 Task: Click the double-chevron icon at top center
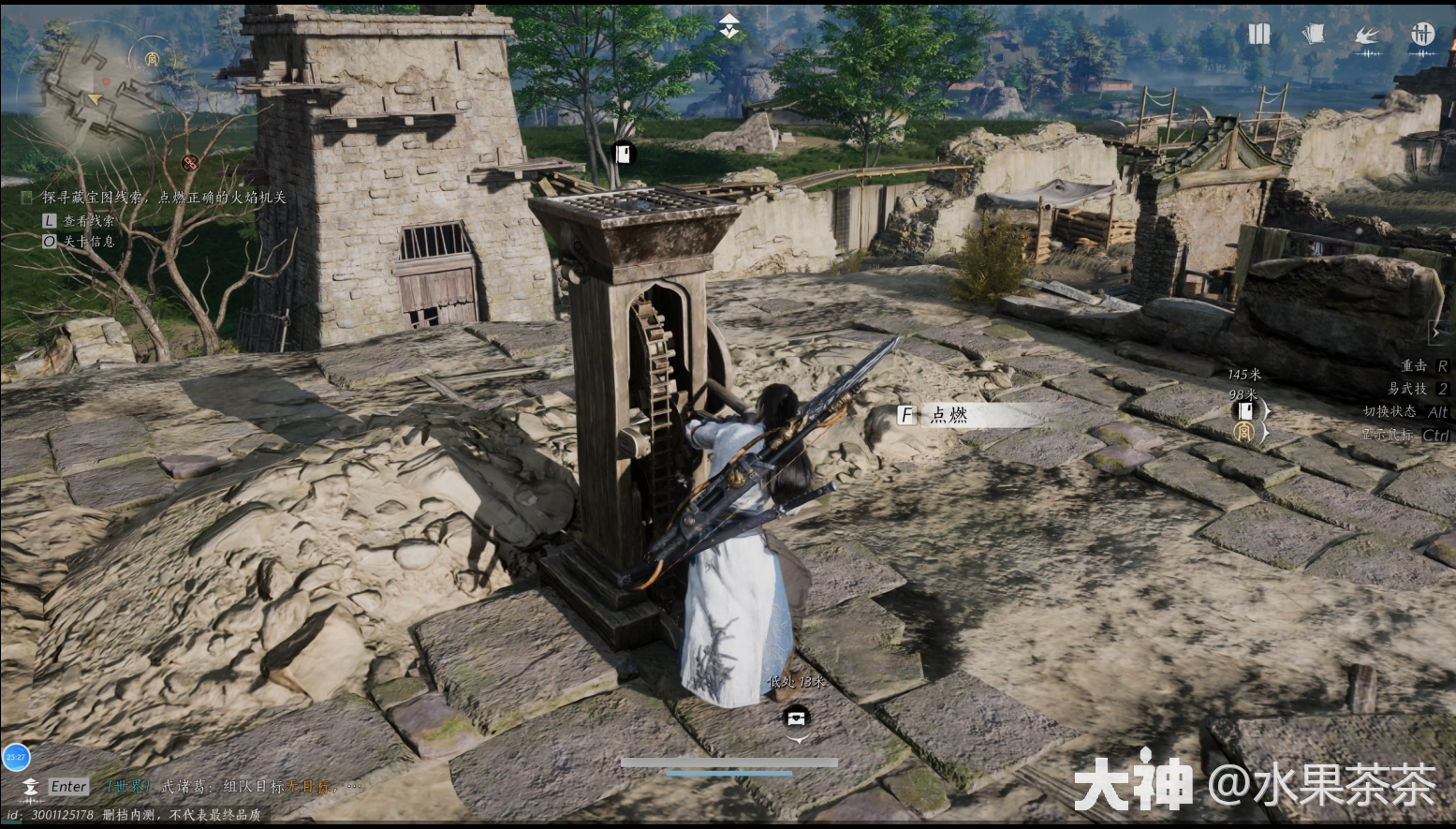pyautogui.click(x=728, y=27)
